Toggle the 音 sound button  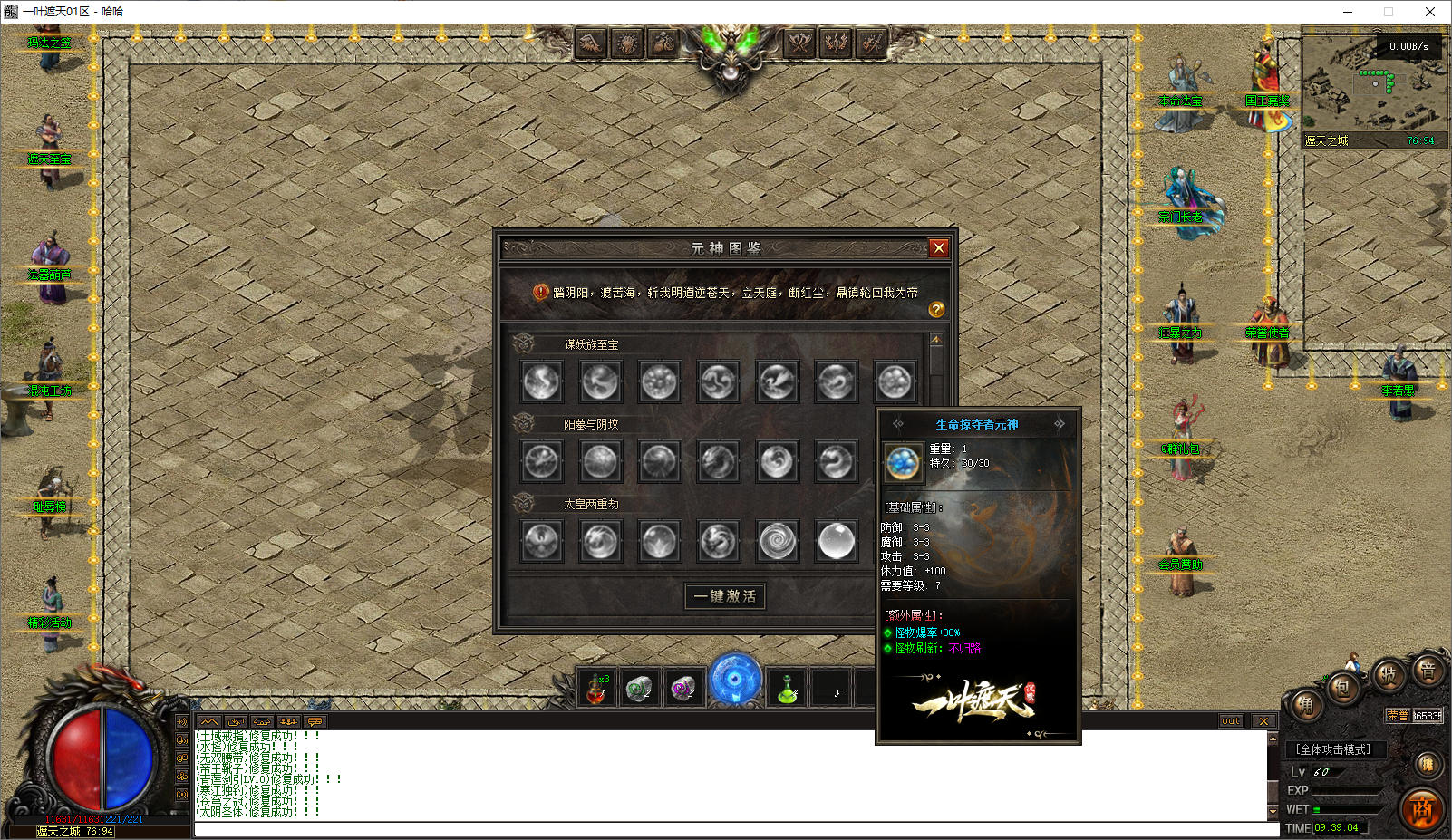[x=1428, y=671]
